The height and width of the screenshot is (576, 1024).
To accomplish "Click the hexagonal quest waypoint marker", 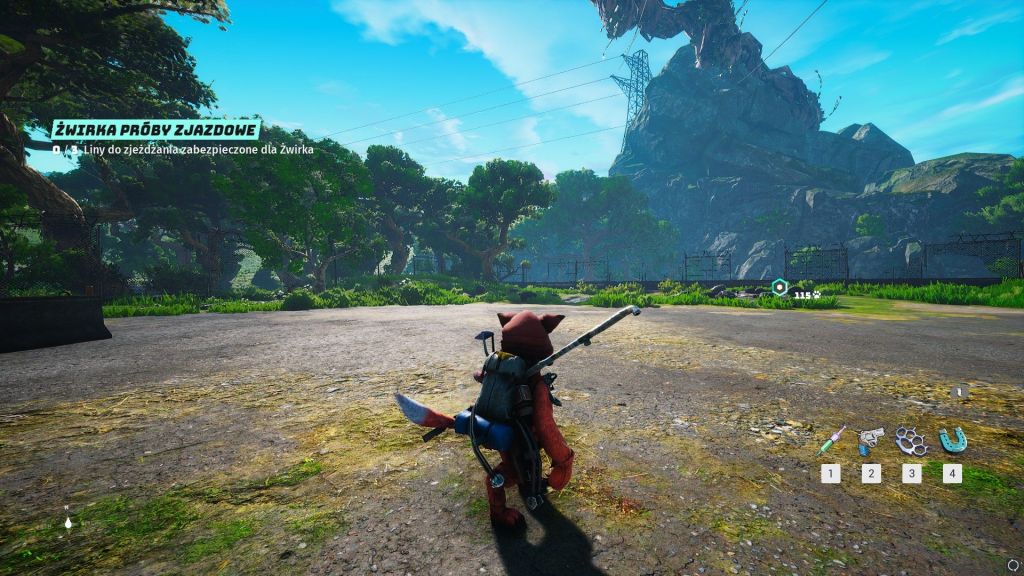I will click(x=779, y=287).
